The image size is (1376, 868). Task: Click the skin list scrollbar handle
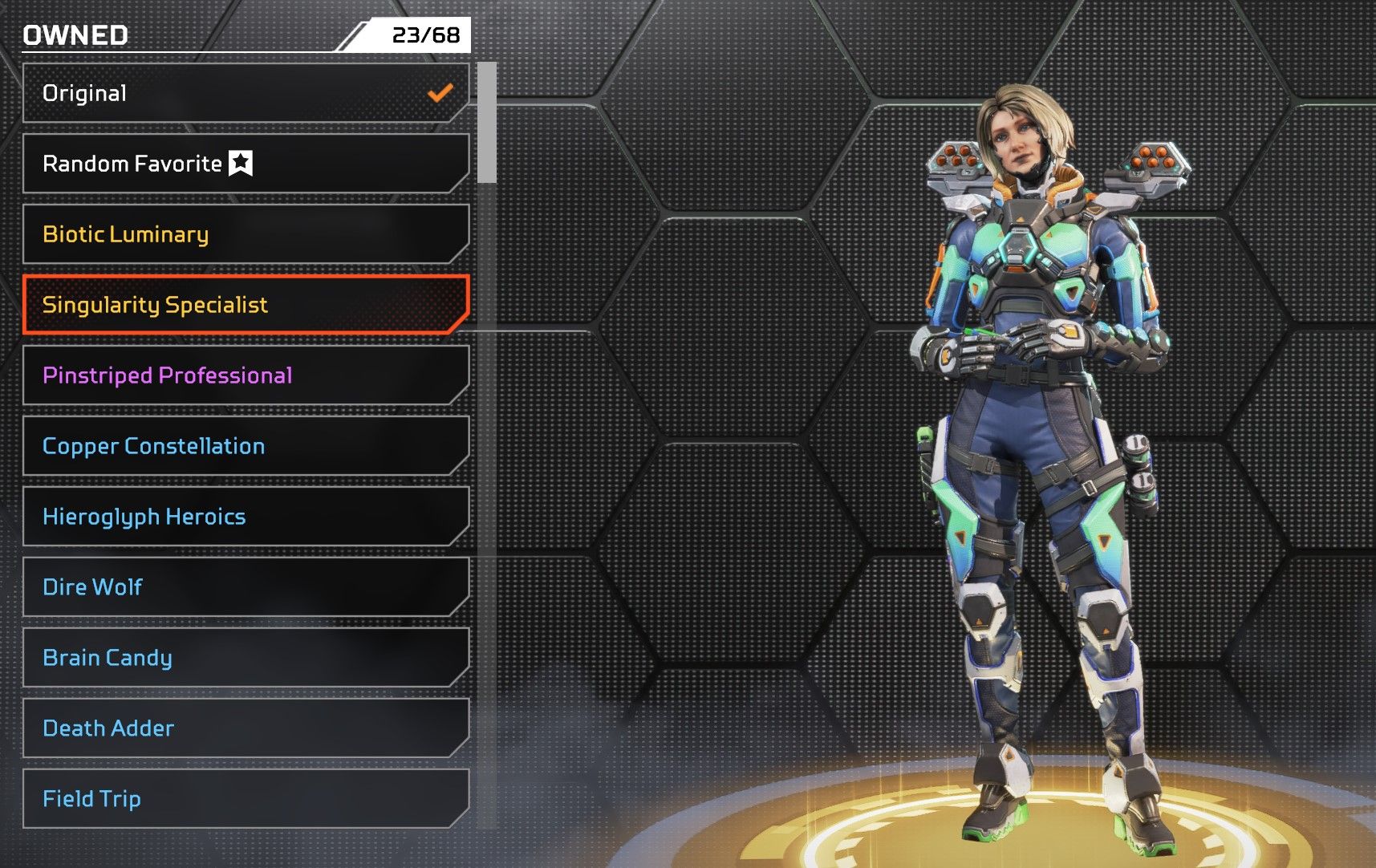coord(486,123)
